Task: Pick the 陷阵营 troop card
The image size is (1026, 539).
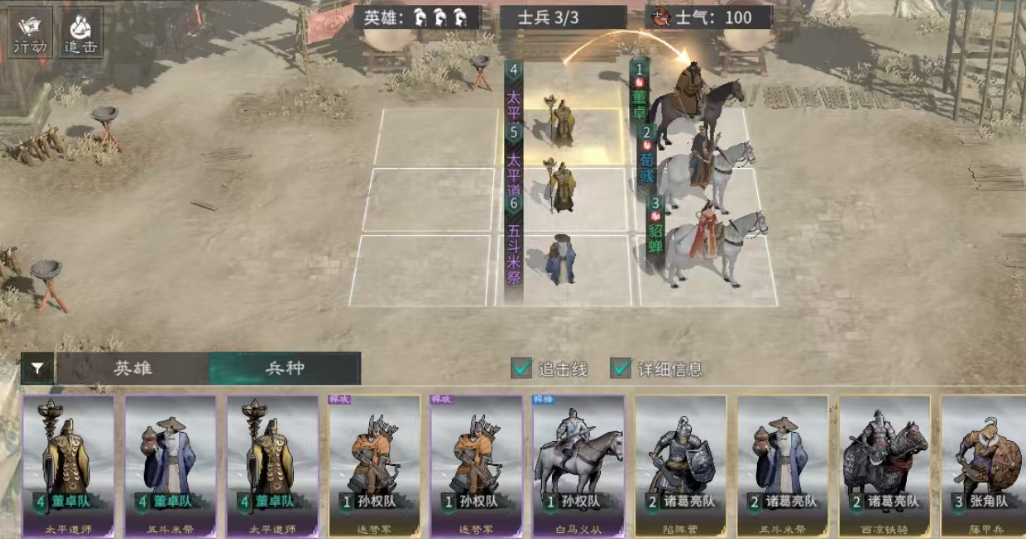Action: [x=681, y=460]
